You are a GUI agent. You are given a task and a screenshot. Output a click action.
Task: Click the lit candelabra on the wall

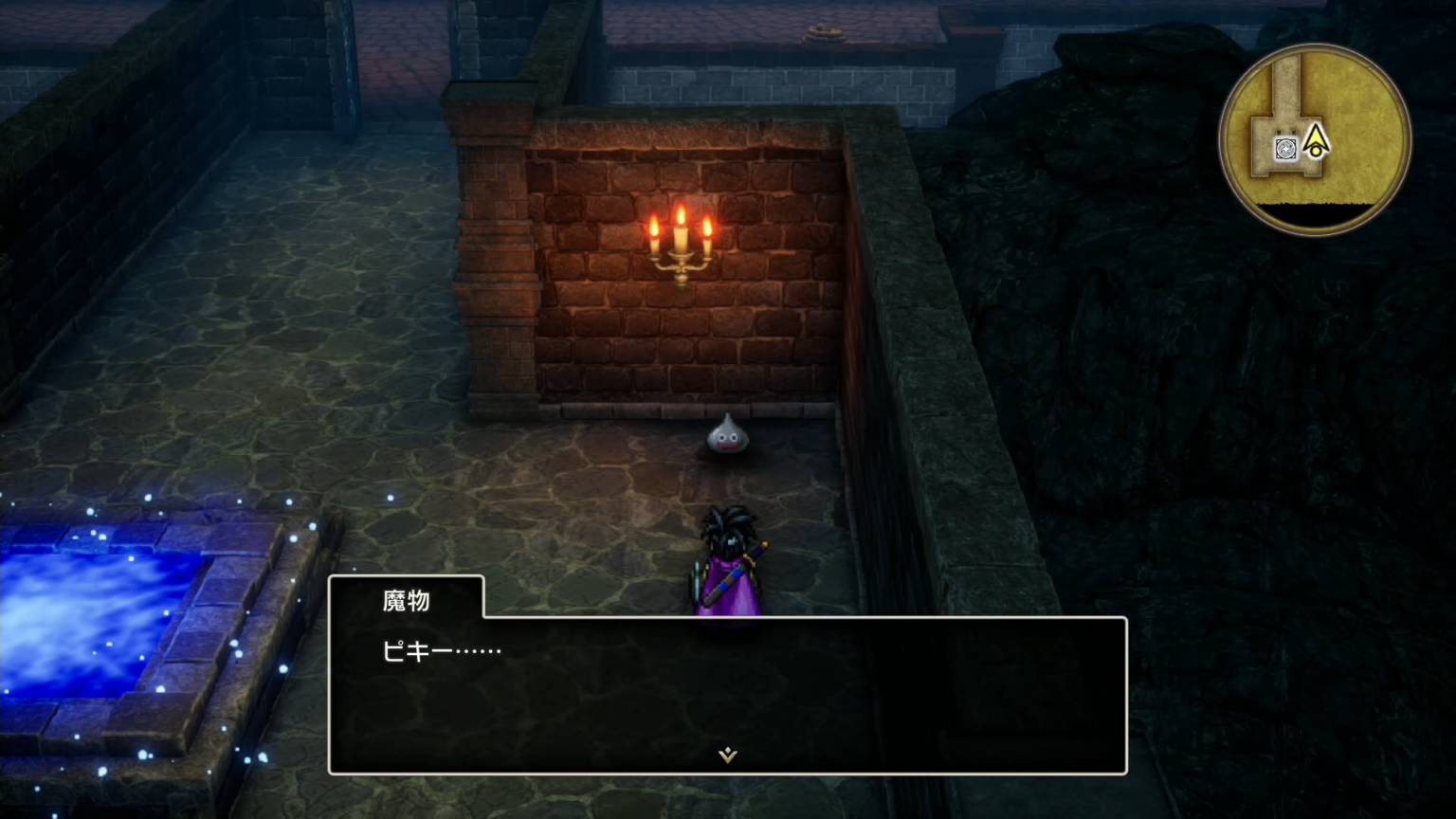pyautogui.click(x=680, y=246)
